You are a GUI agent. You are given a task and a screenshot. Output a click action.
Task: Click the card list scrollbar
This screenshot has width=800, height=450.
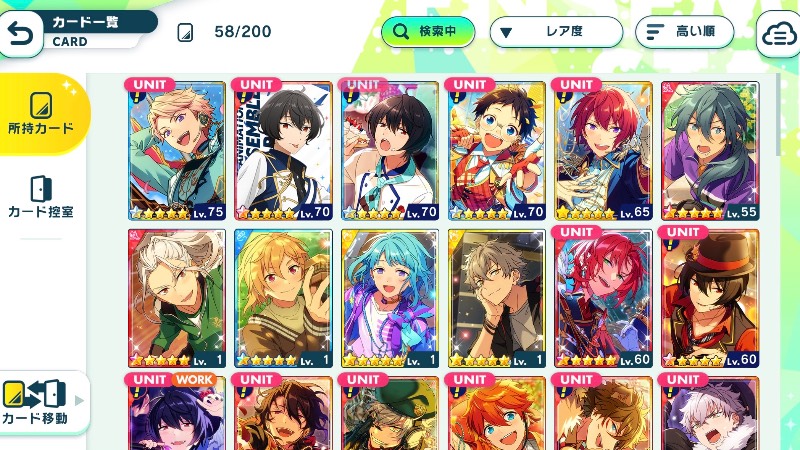click(779, 115)
